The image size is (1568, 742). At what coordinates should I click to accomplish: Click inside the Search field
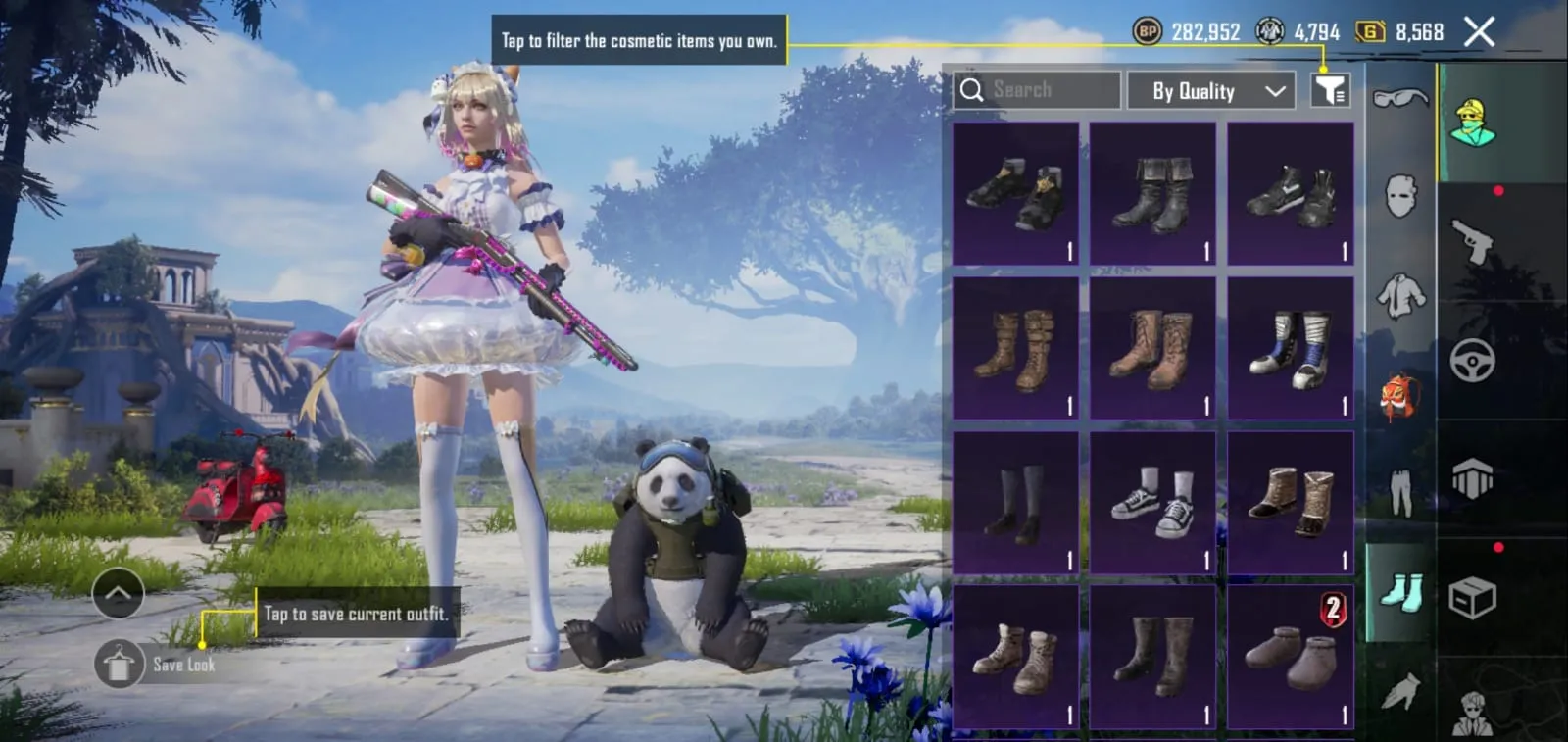point(1039,90)
